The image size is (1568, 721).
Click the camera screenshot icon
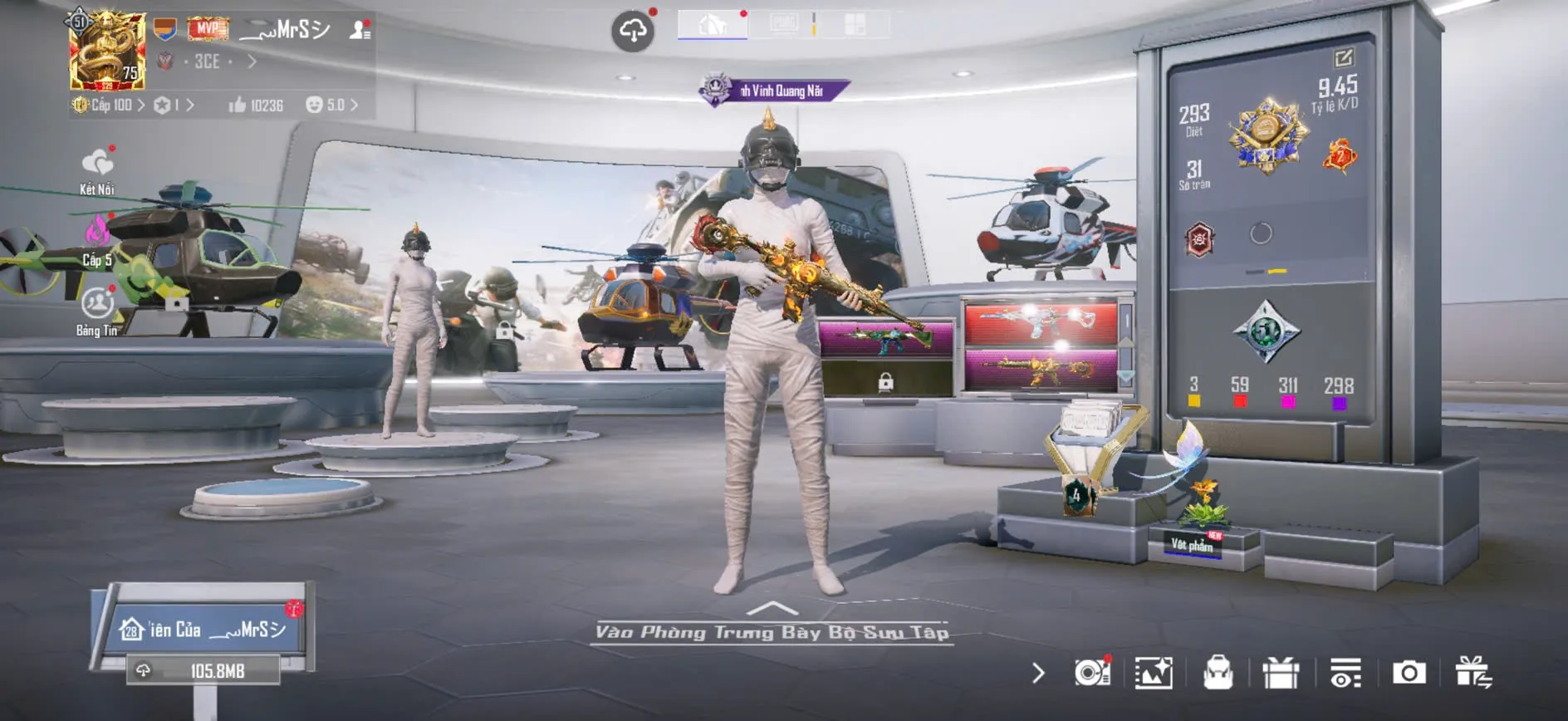pos(1409,673)
